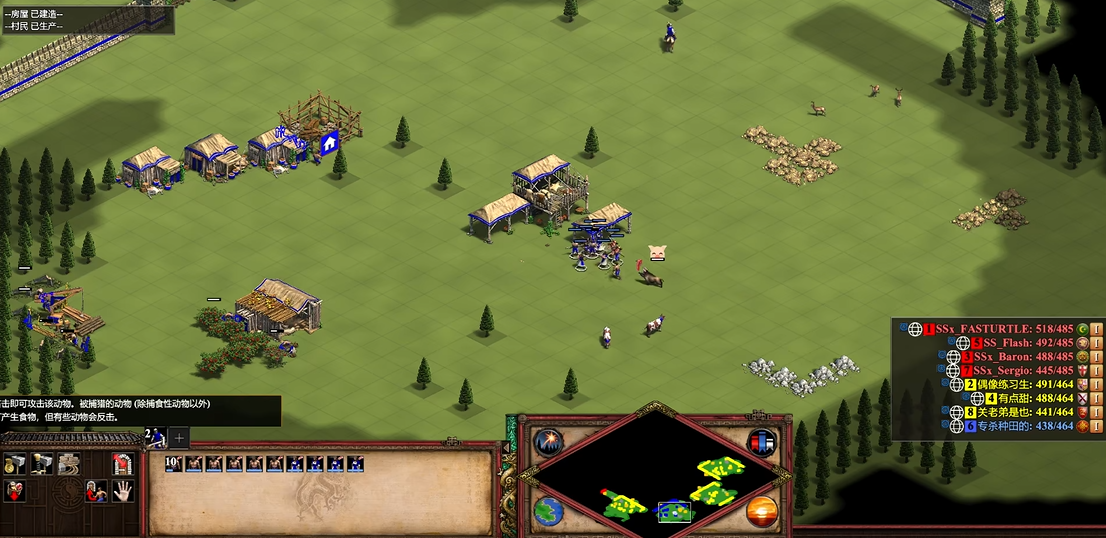Select control group 2 villager badge

coord(155,437)
